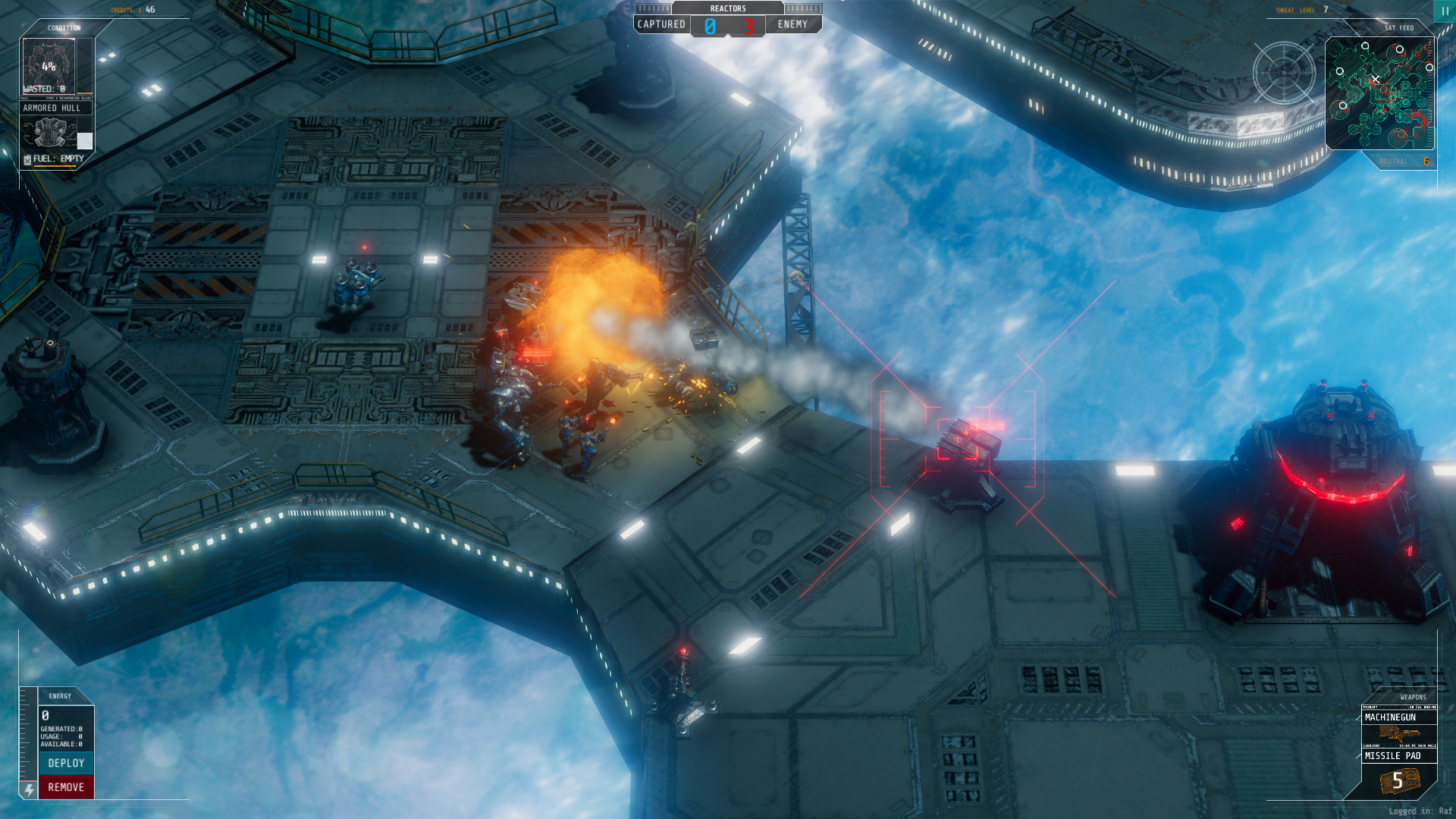Toggle the blank status square next to the hull diagram

click(x=85, y=140)
